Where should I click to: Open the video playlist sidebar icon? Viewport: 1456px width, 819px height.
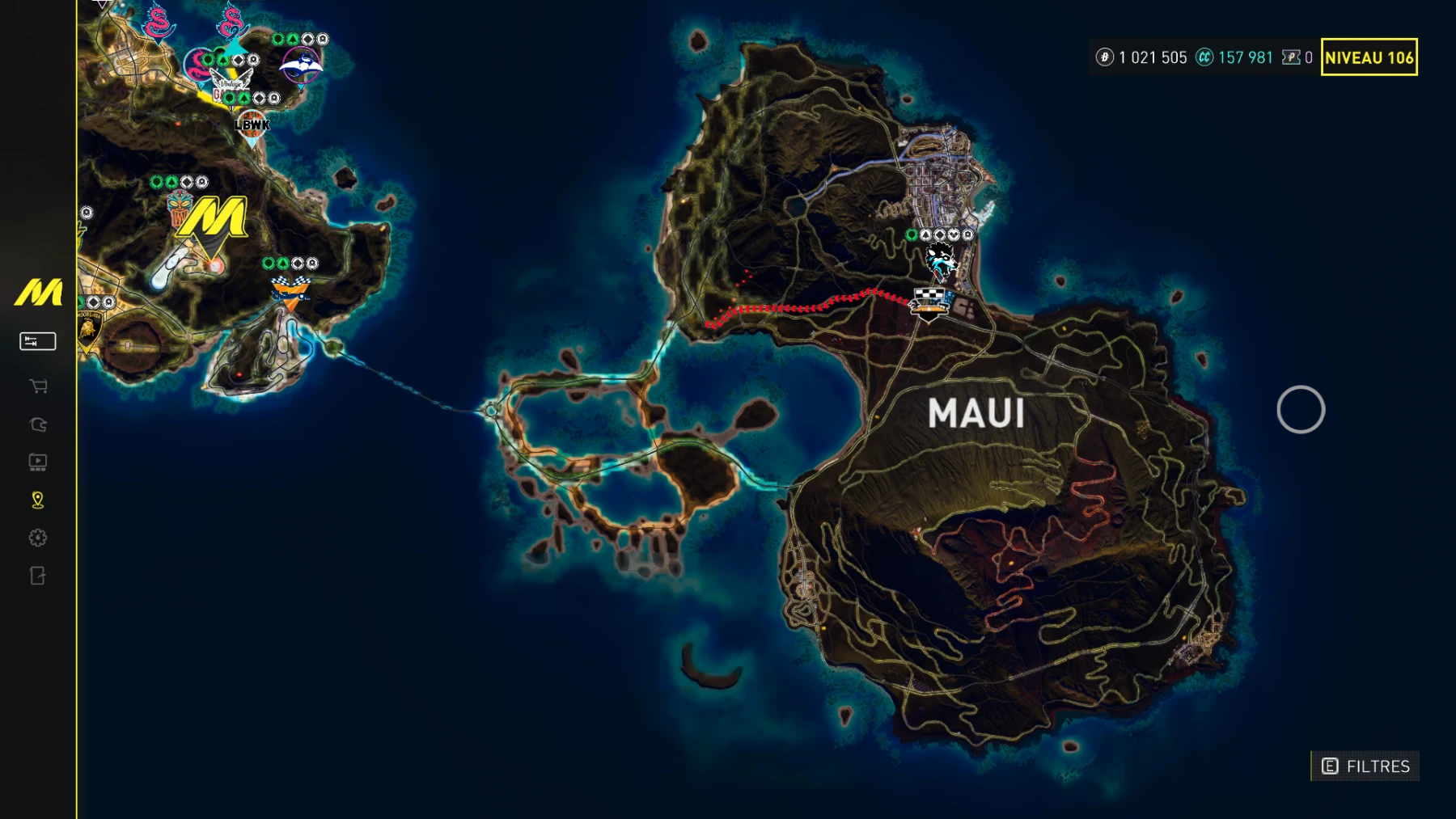[x=38, y=462]
